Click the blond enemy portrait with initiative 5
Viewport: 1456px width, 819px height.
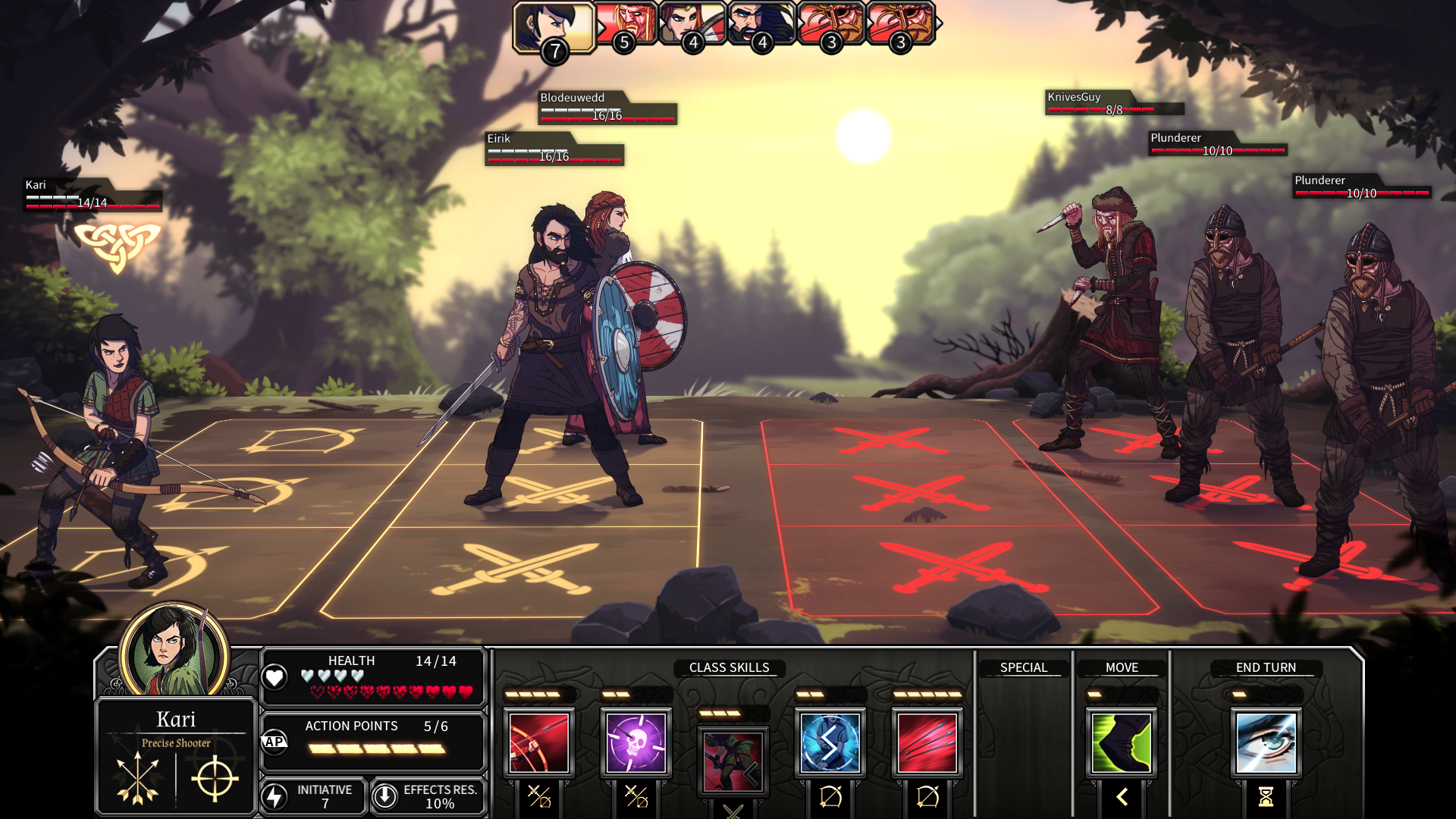tap(628, 23)
